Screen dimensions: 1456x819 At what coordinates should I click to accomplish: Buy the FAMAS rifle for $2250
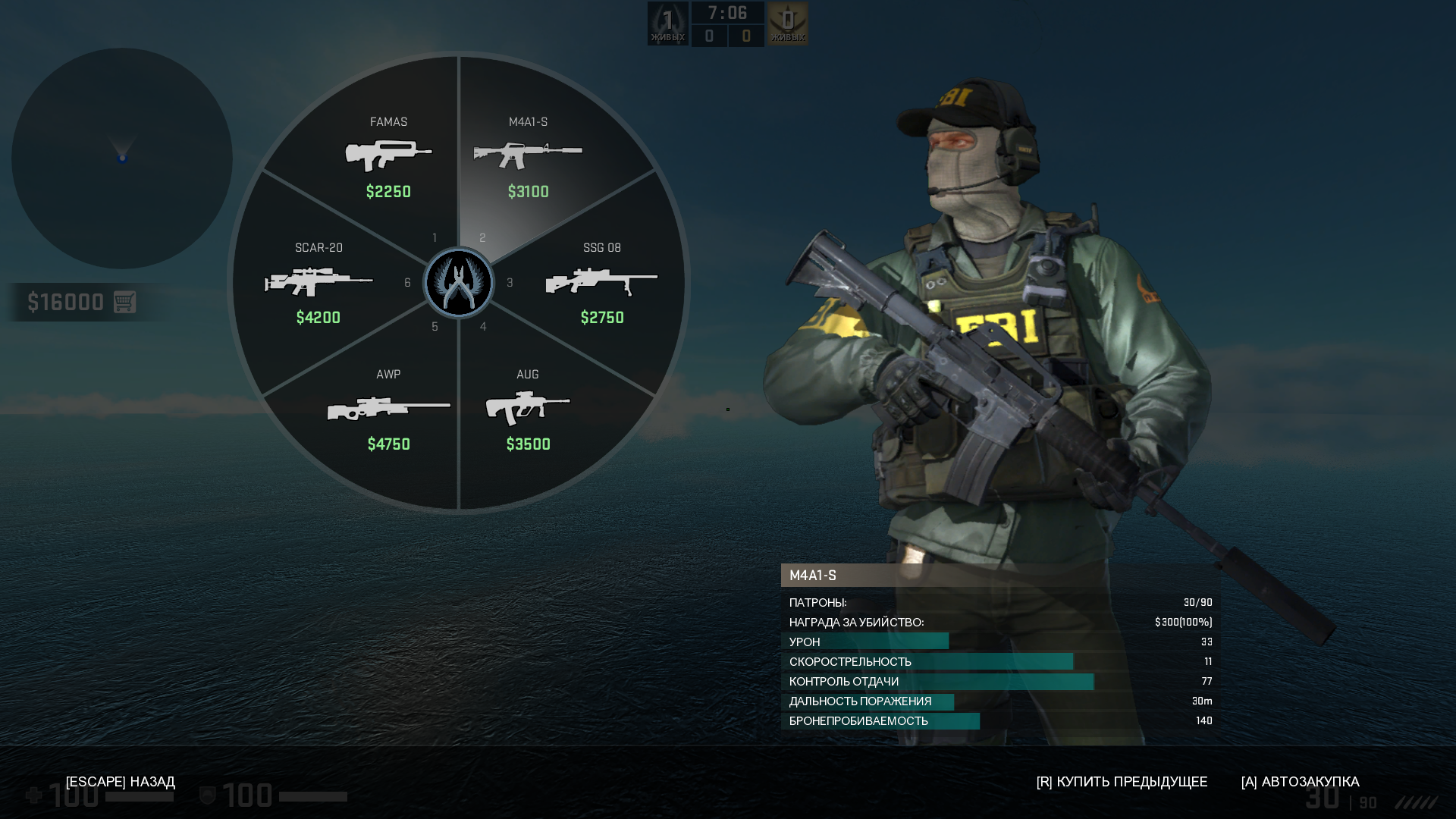coord(388,157)
